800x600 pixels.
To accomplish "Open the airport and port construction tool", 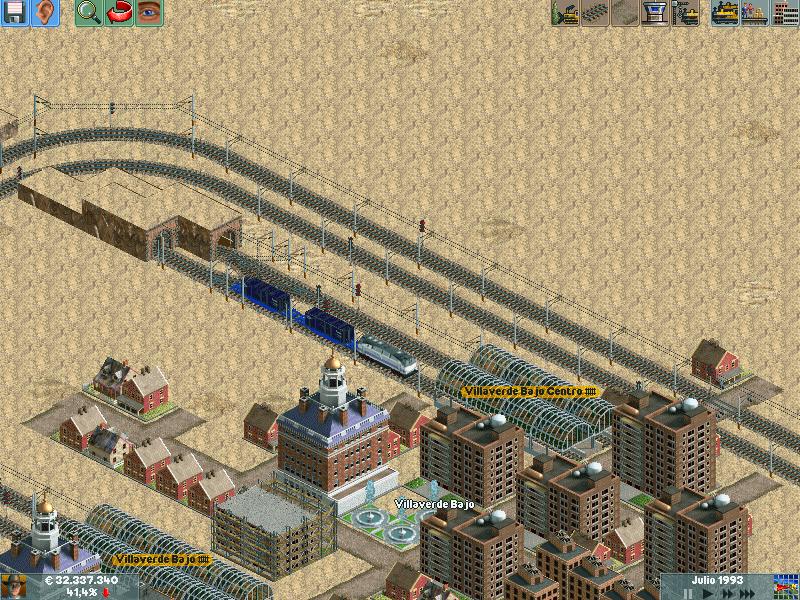I will [x=656, y=13].
